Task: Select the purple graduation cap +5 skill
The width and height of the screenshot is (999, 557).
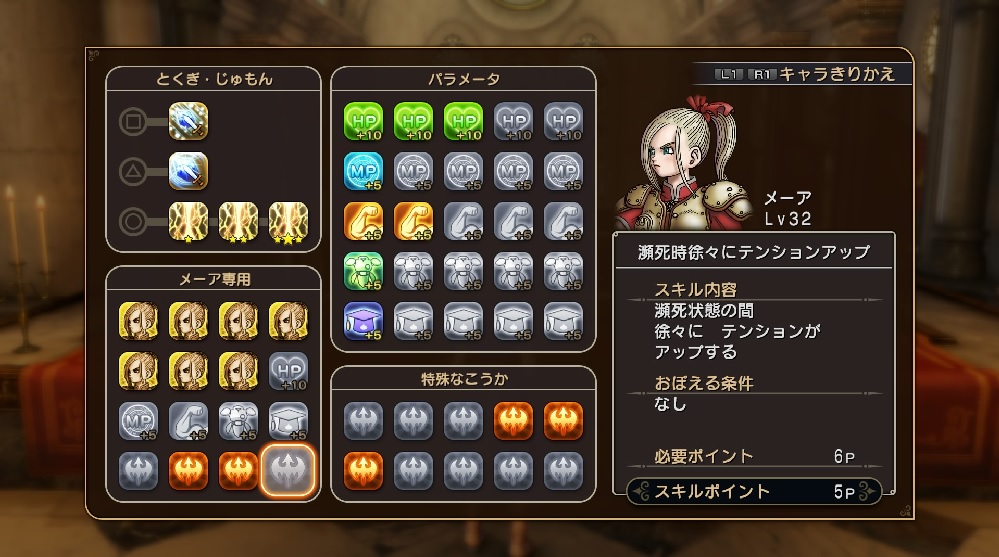Action: coord(363,321)
